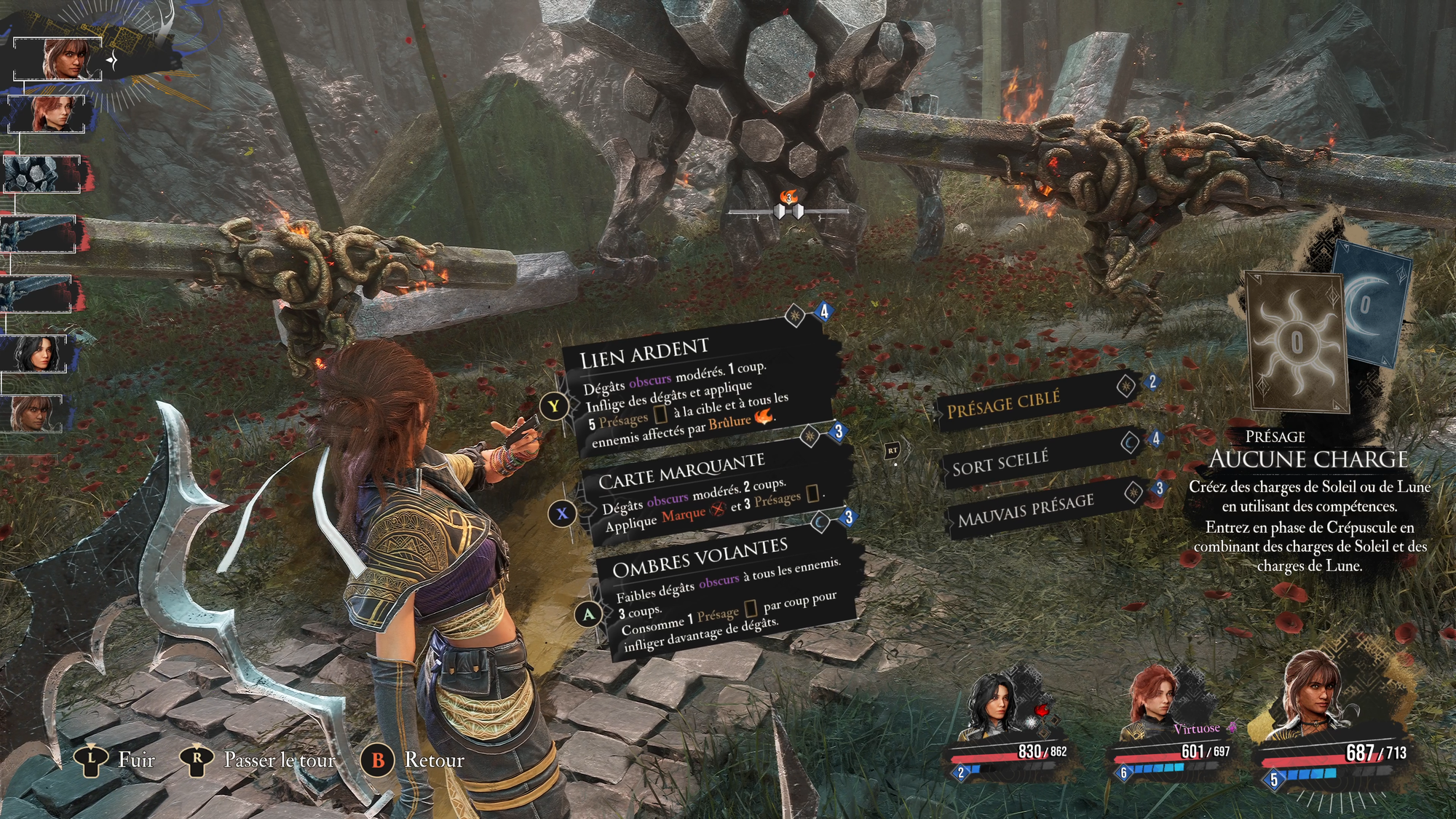
Task: Target the enemy marker with burn icon
Action: pos(788,209)
